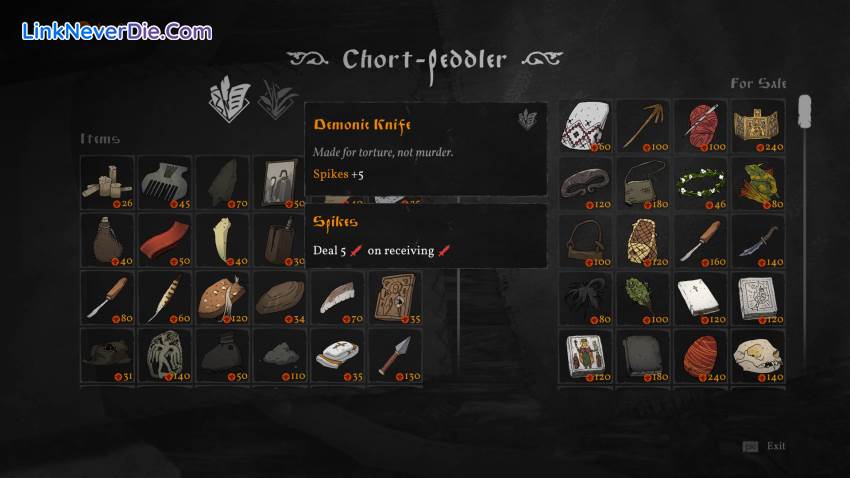
Task: Select the red painted egg priced 240
Action: click(x=700, y=357)
